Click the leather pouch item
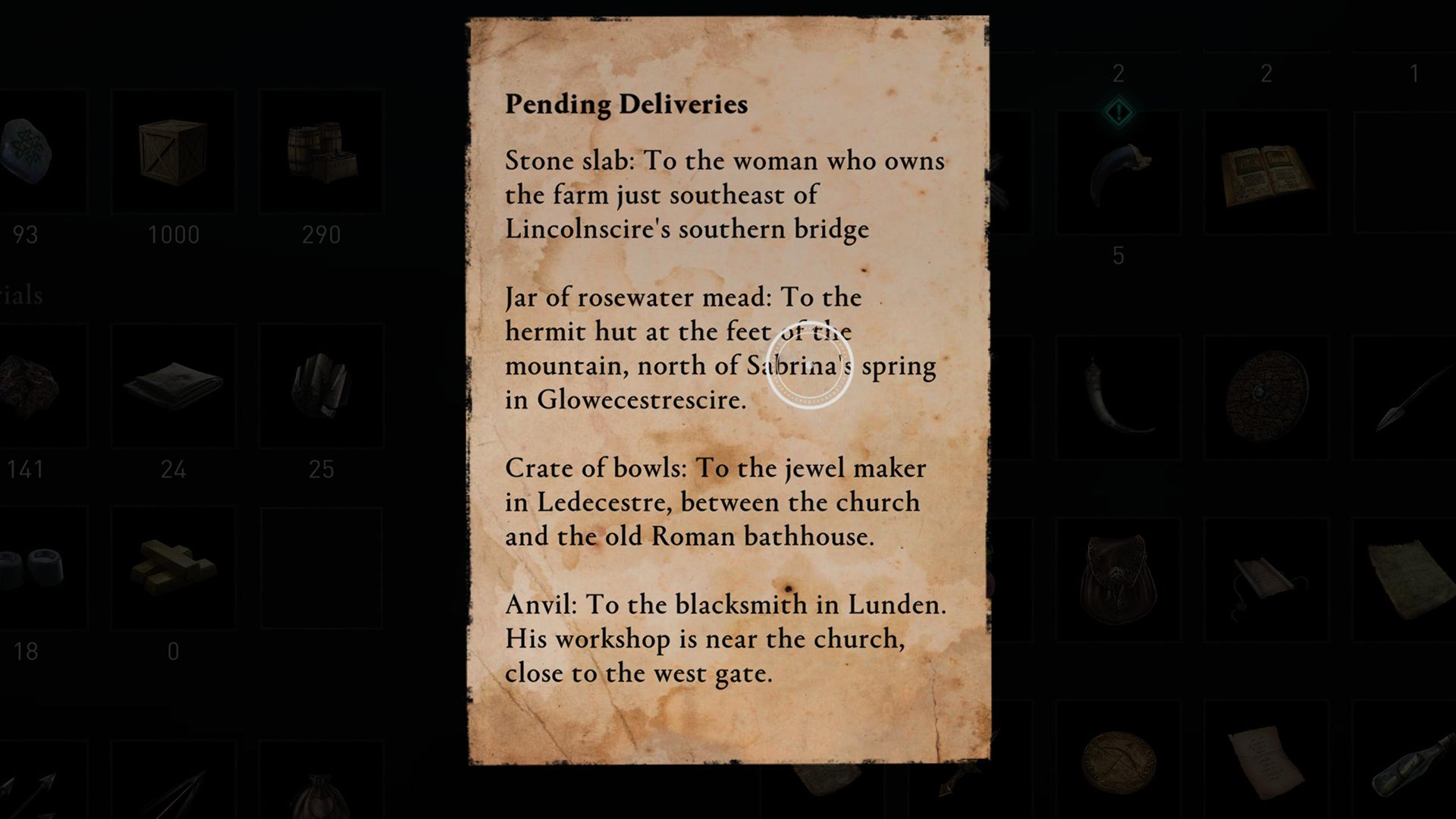The height and width of the screenshot is (819, 1456). coord(1119,576)
